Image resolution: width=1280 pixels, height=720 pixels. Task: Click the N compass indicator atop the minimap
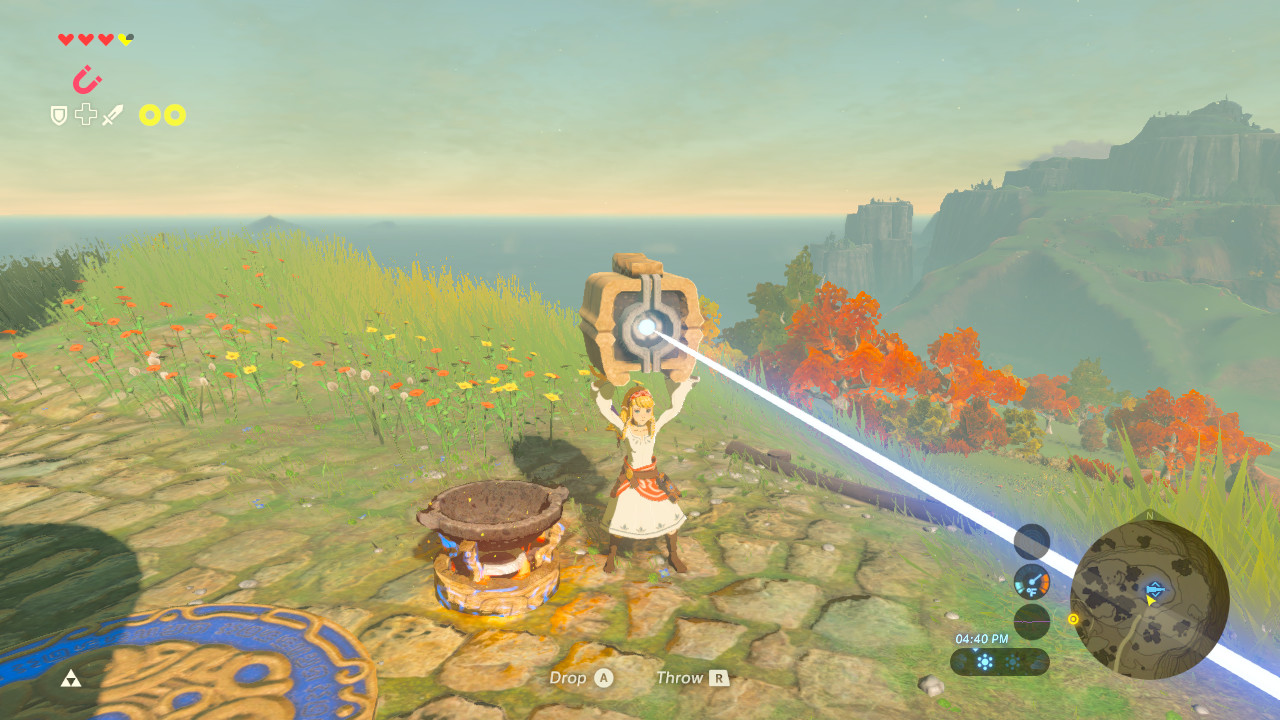[x=1149, y=515]
